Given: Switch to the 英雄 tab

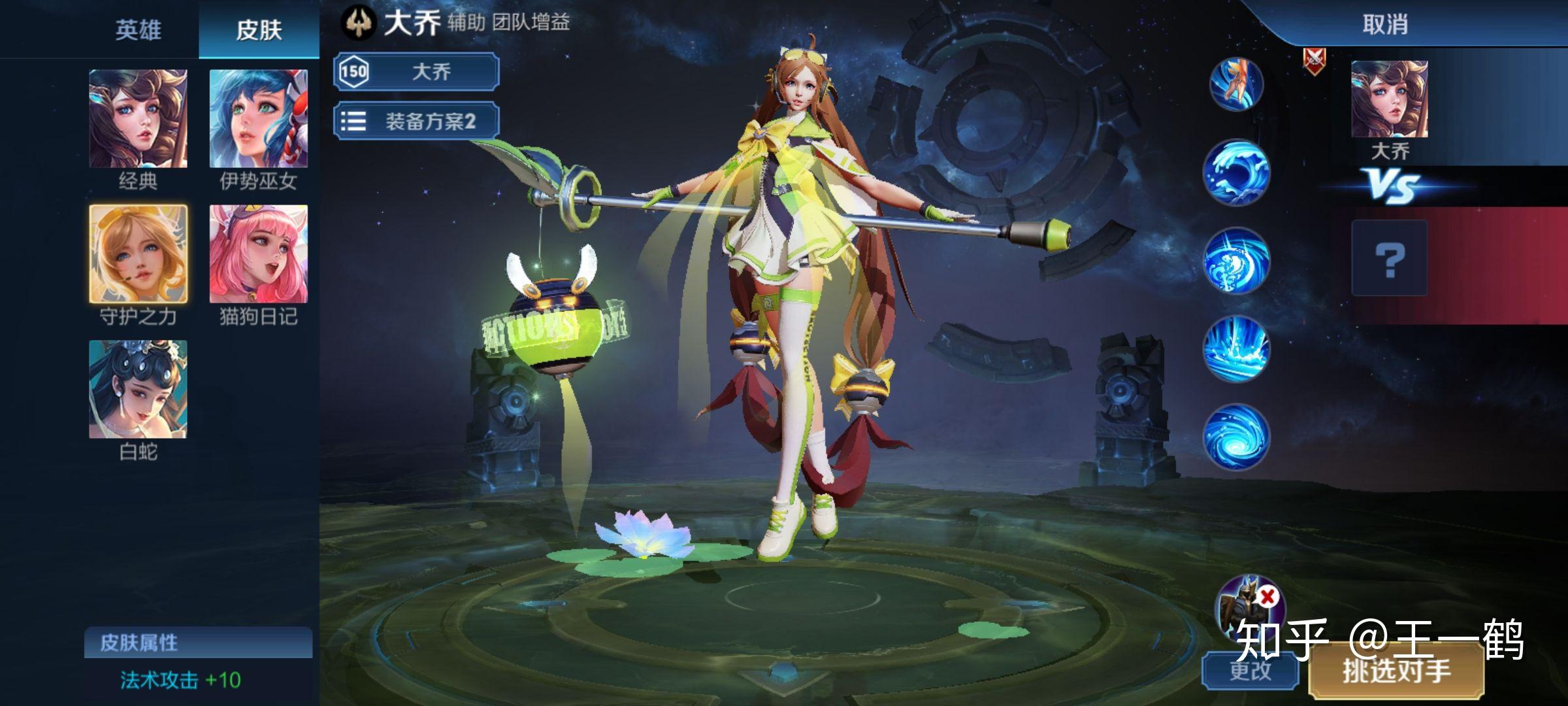Looking at the screenshot, I should click(138, 30).
